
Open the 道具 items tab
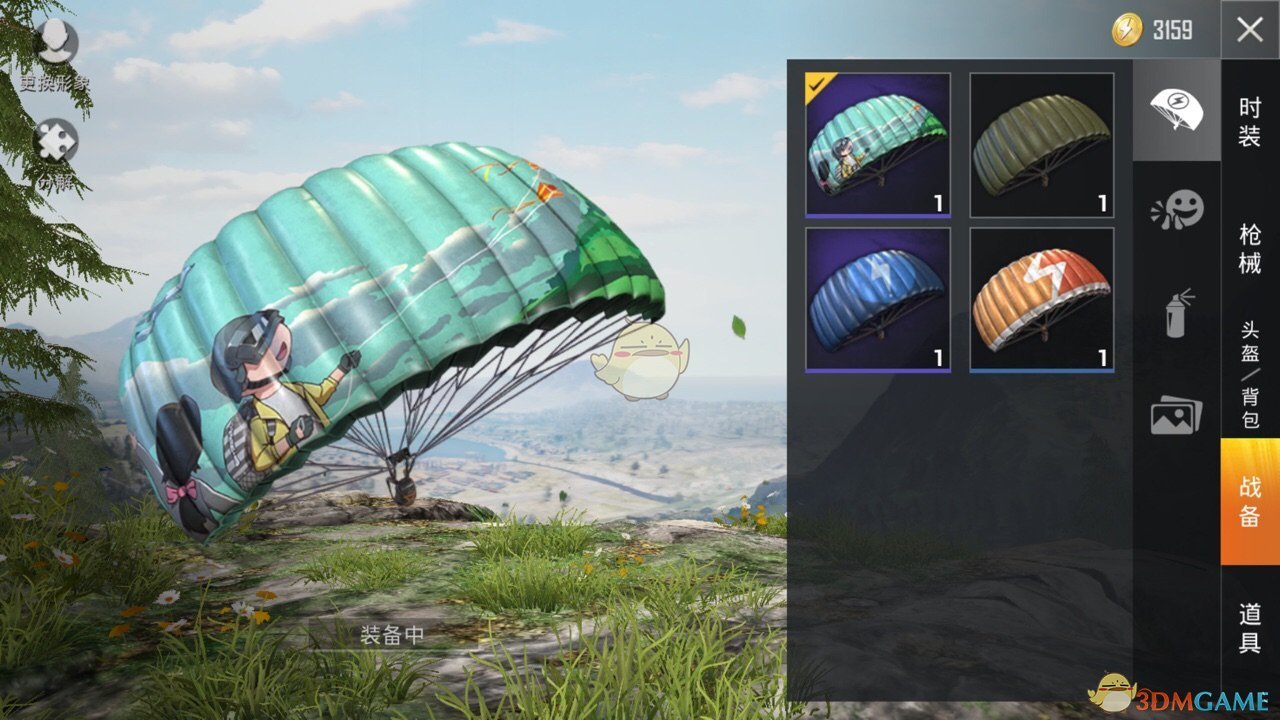click(x=1250, y=628)
